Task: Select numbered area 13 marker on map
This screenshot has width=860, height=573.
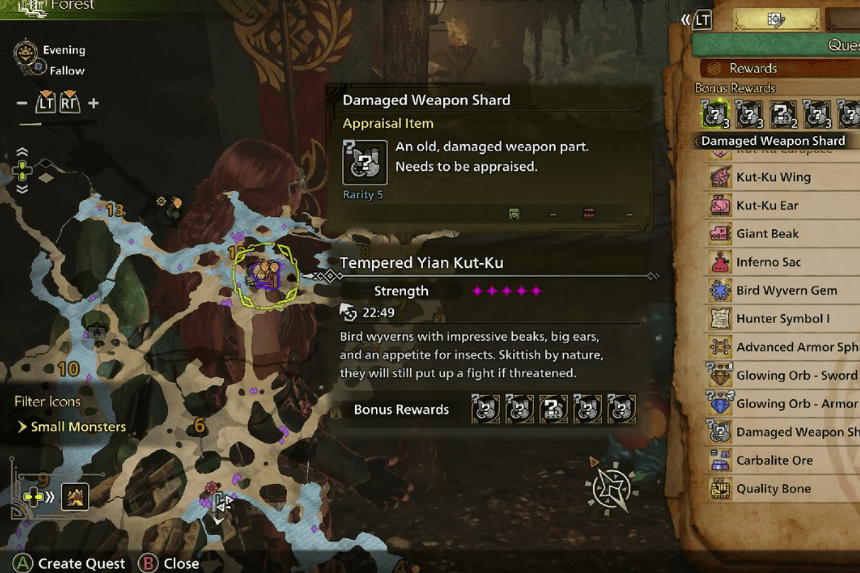Action: 115,210
